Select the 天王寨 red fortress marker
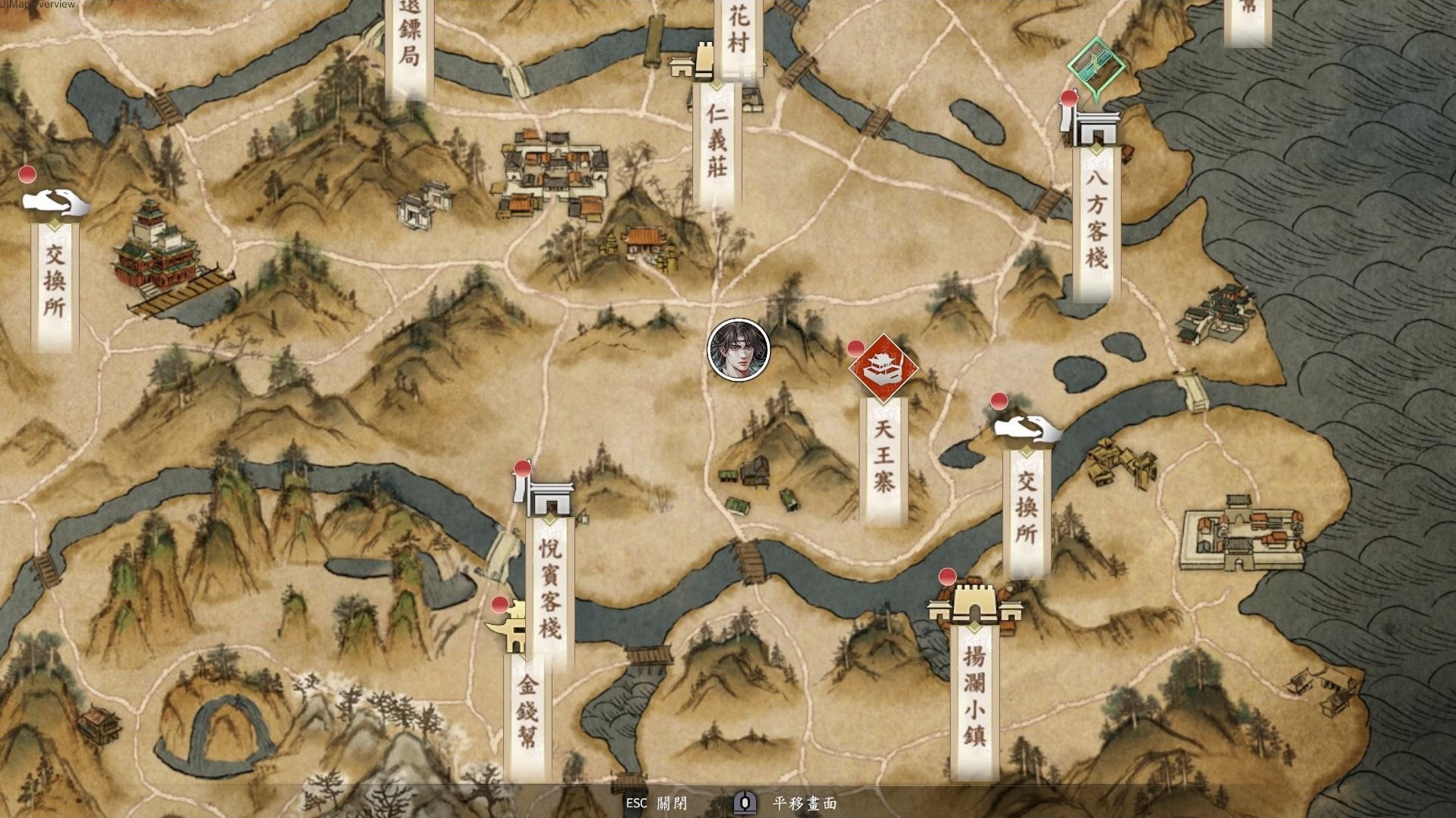 click(x=883, y=368)
